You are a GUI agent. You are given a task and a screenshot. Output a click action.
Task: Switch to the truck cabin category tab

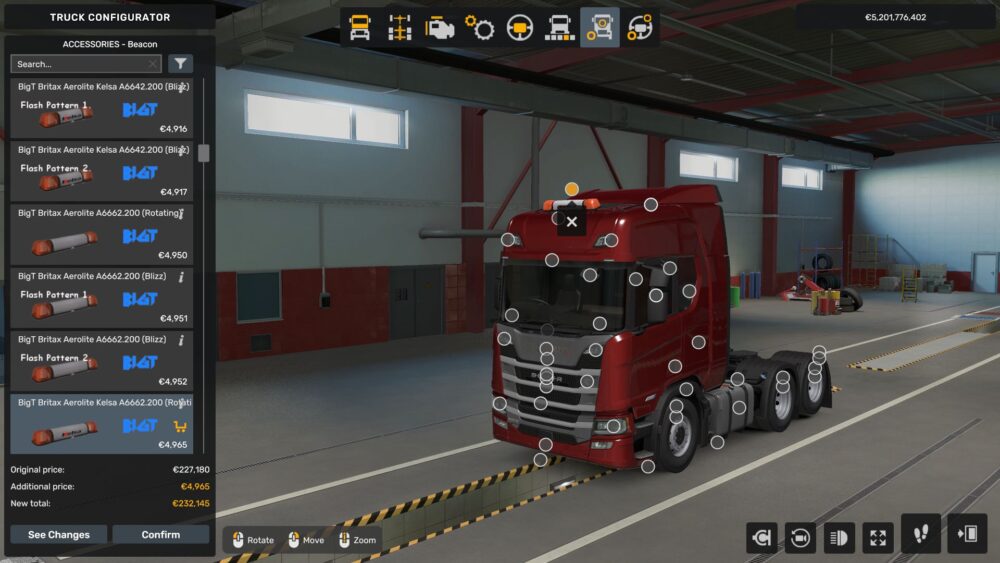click(360, 28)
